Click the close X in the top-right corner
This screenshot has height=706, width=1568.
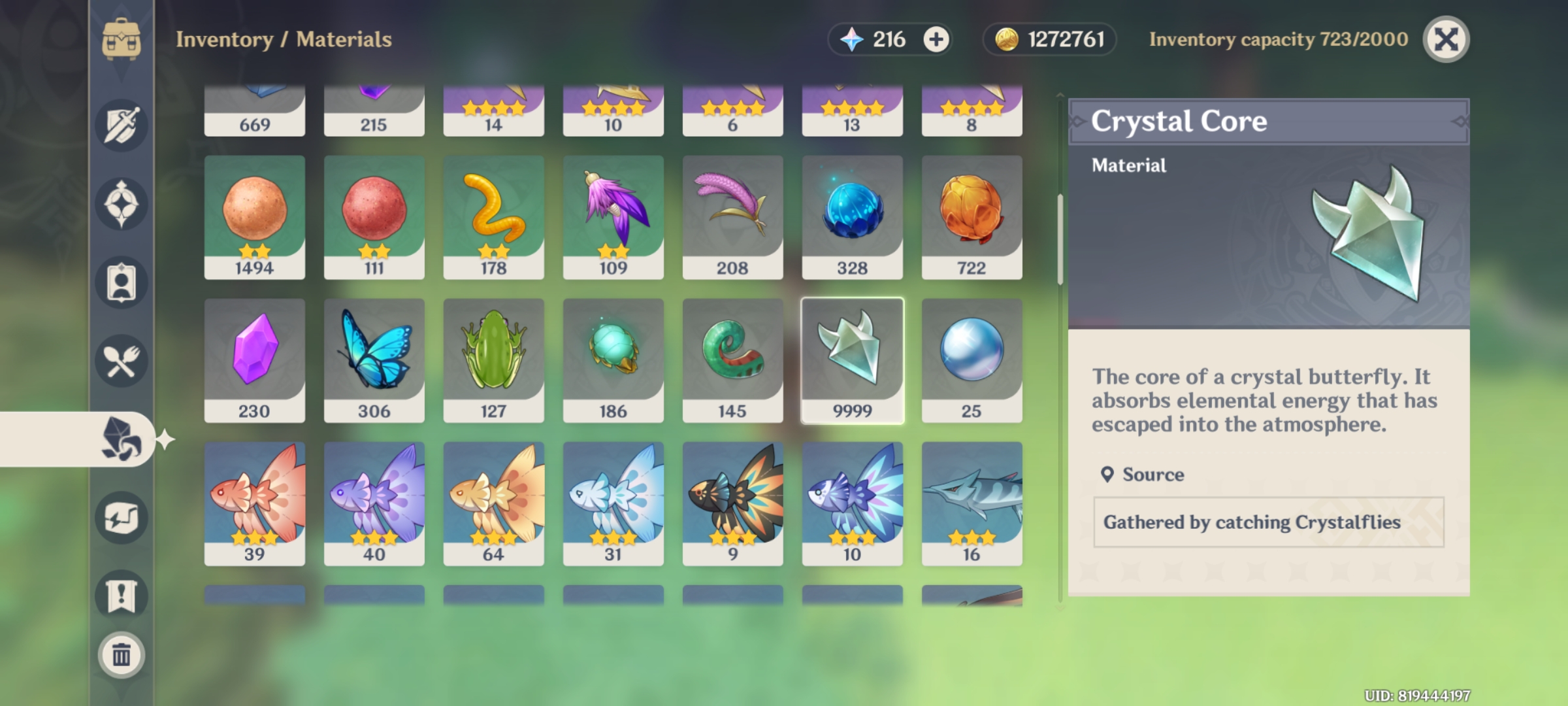(1446, 41)
